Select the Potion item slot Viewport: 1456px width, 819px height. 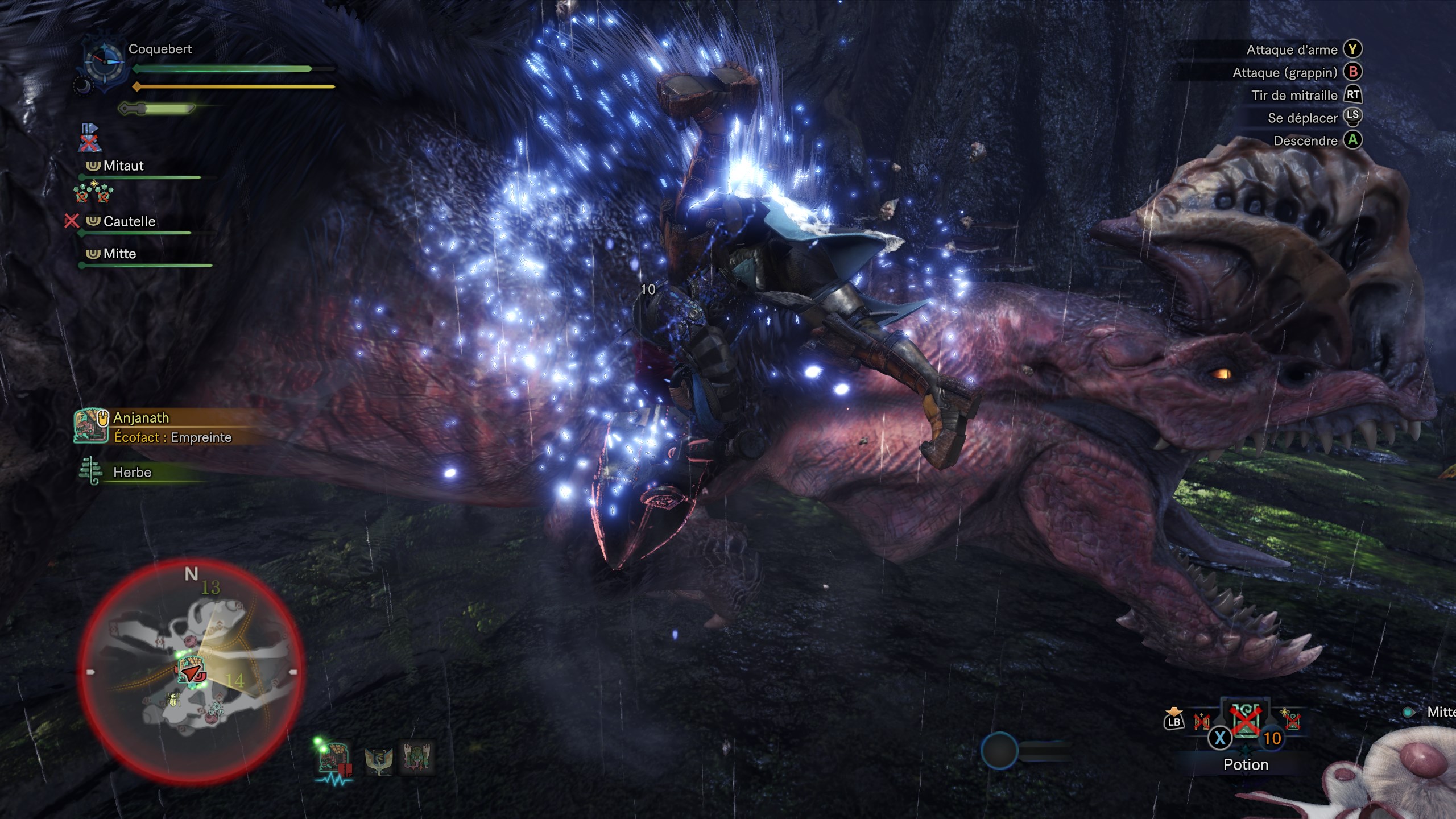pos(1246,725)
